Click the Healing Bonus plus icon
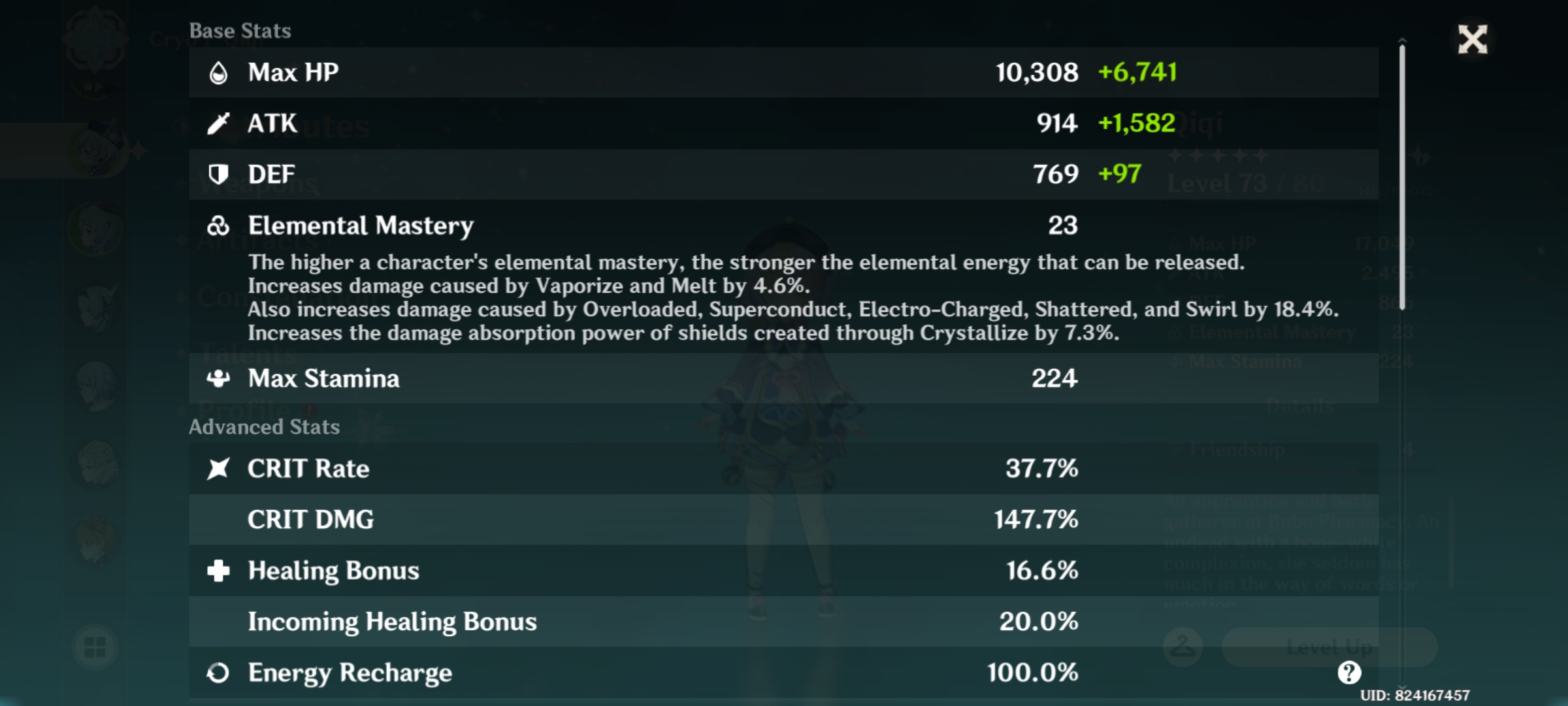This screenshot has width=1568, height=706. [220, 570]
